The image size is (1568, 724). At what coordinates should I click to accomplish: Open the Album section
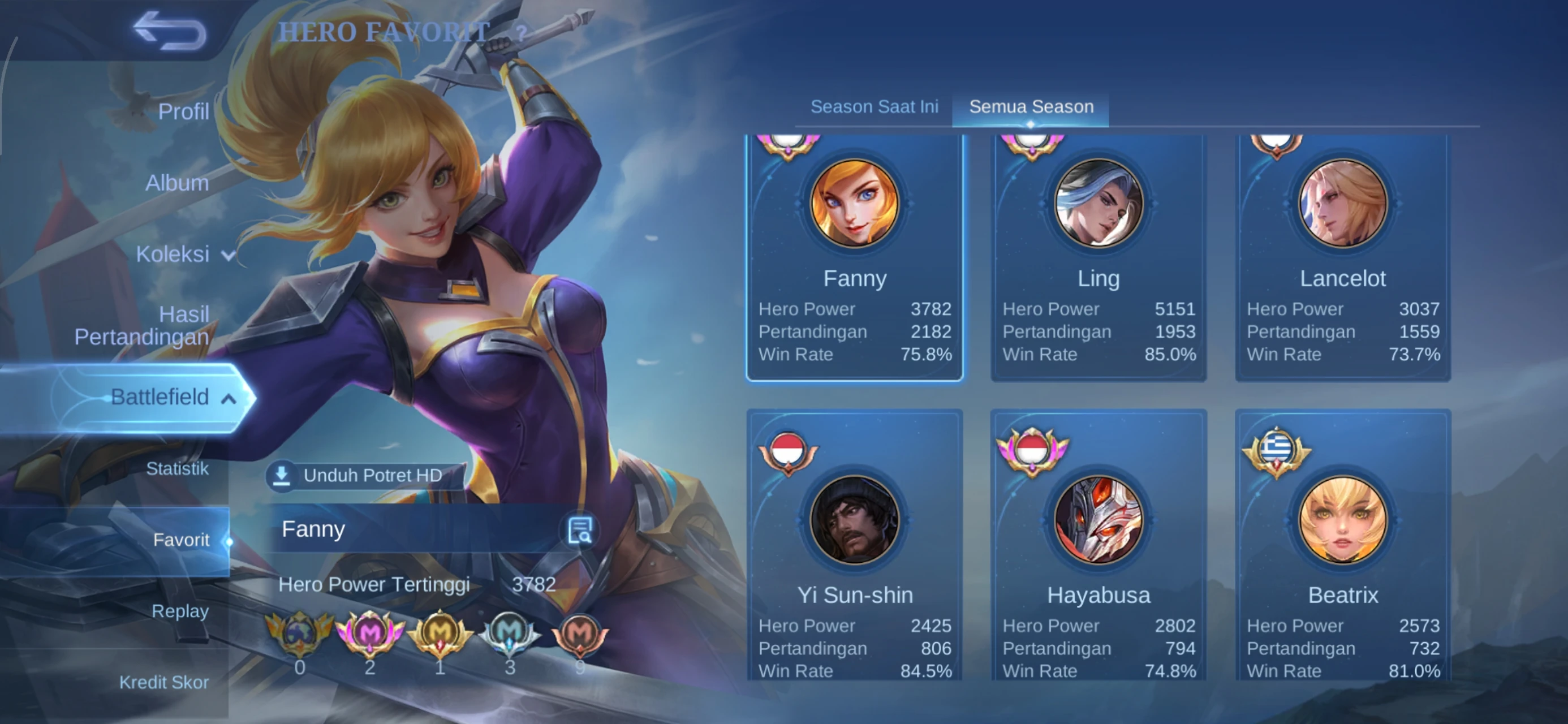pos(176,183)
